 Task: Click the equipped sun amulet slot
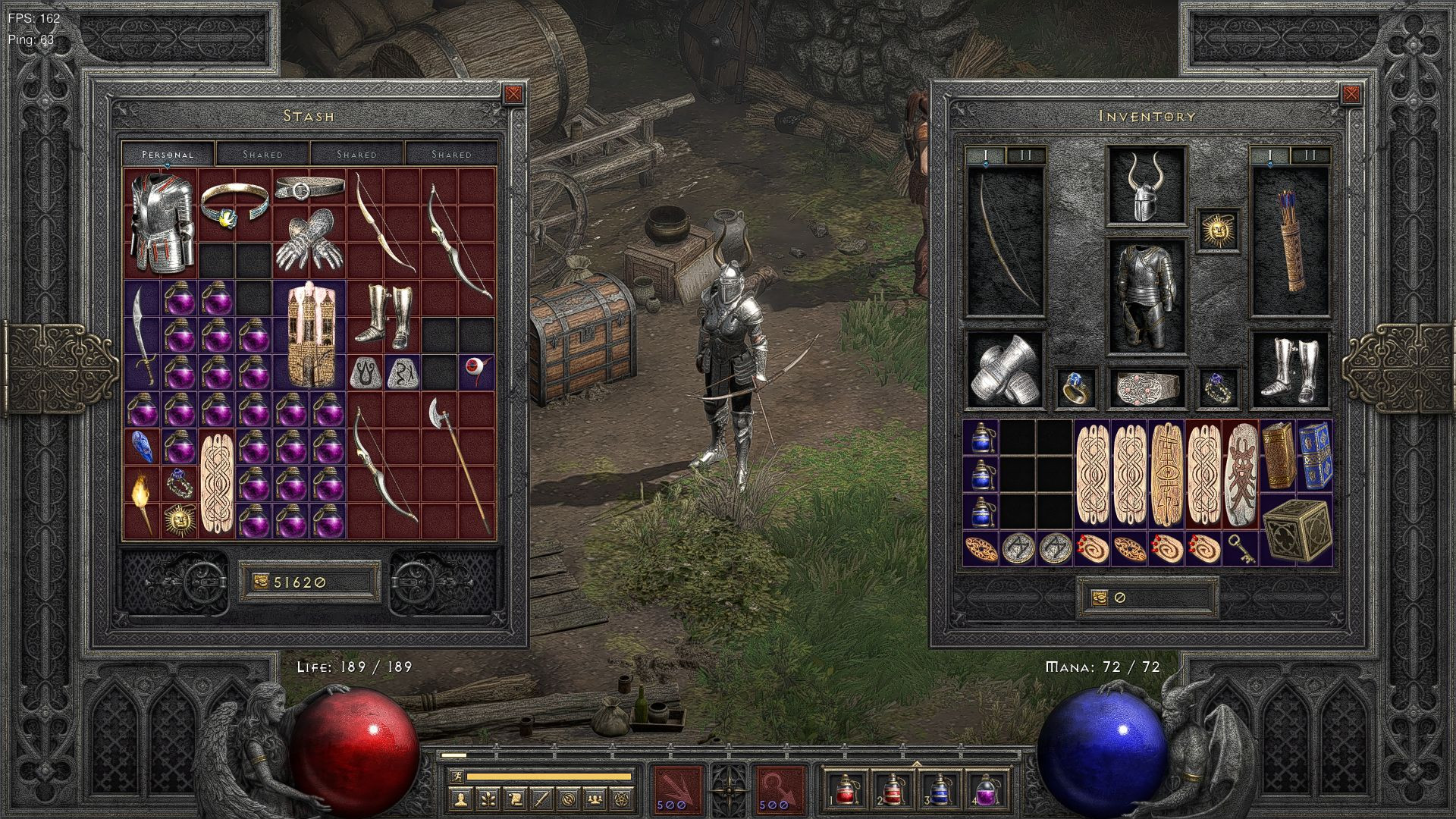[x=1219, y=230]
